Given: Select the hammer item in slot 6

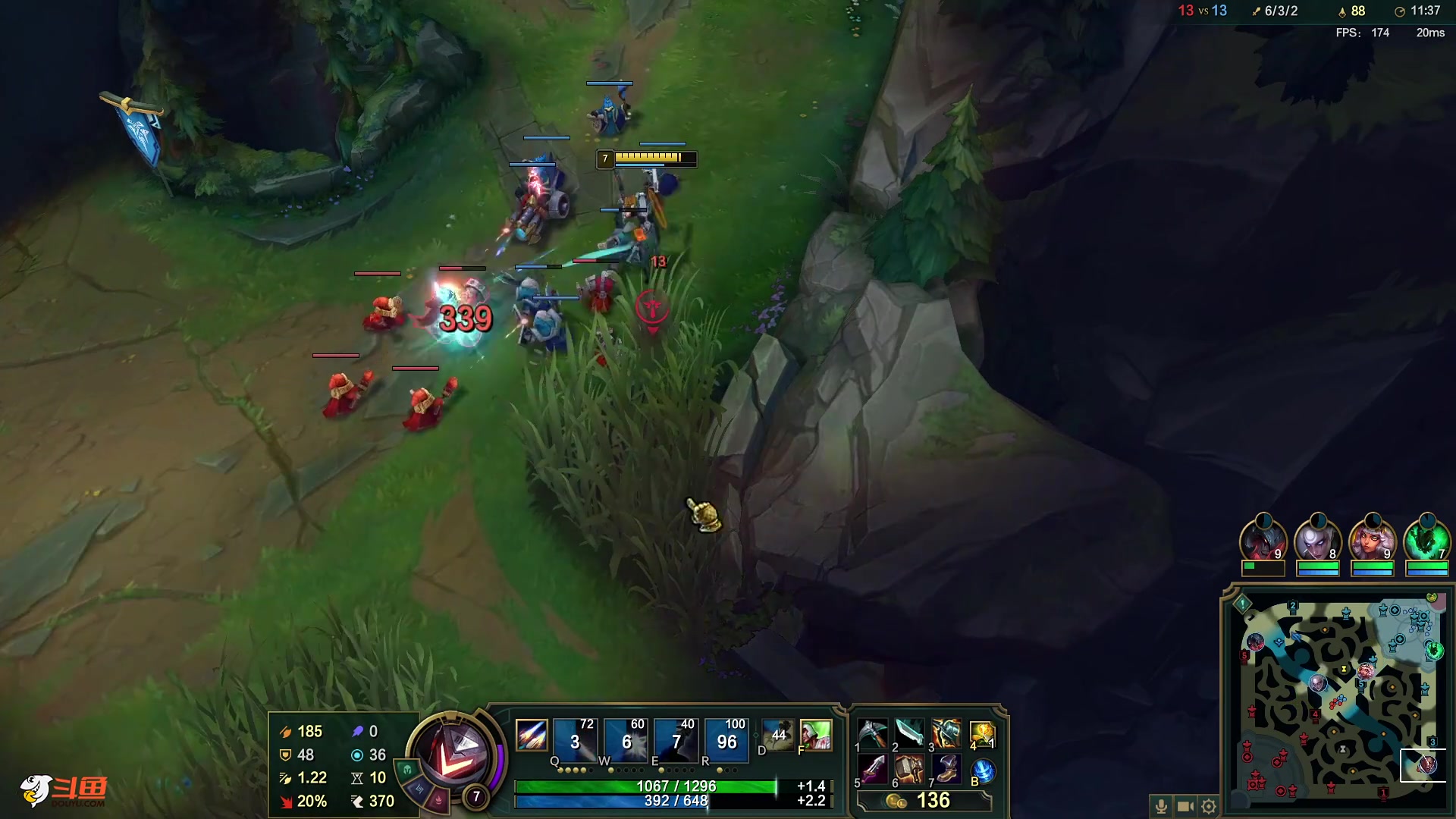Looking at the screenshot, I should (908, 770).
